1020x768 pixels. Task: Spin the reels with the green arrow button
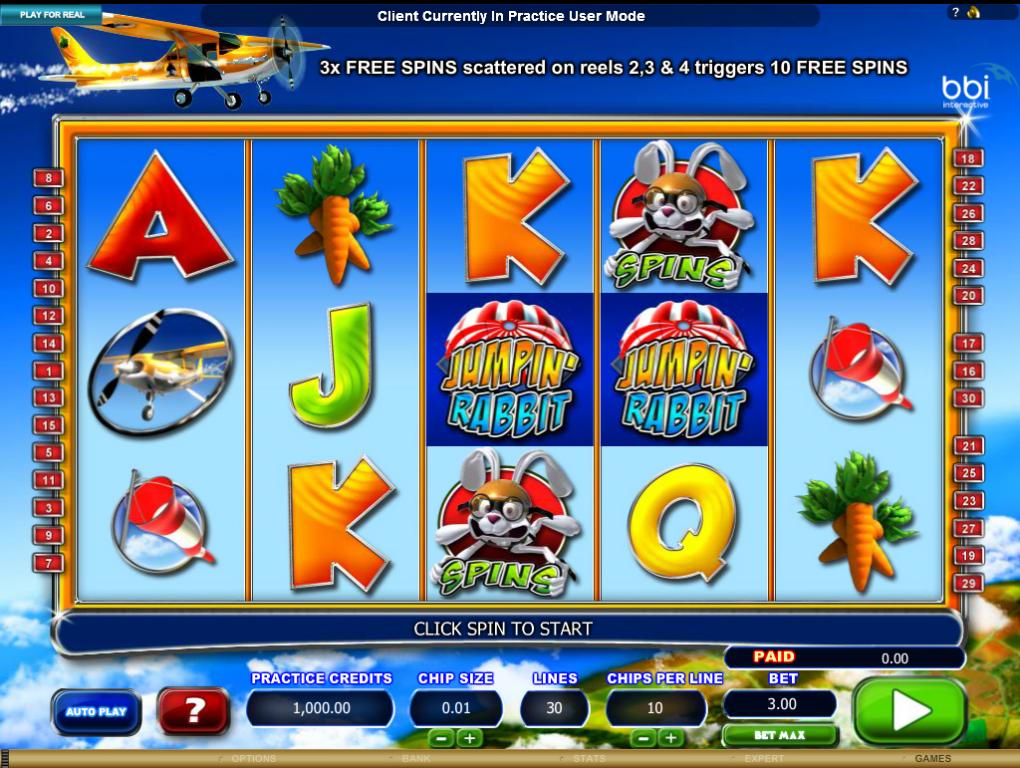point(910,711)
